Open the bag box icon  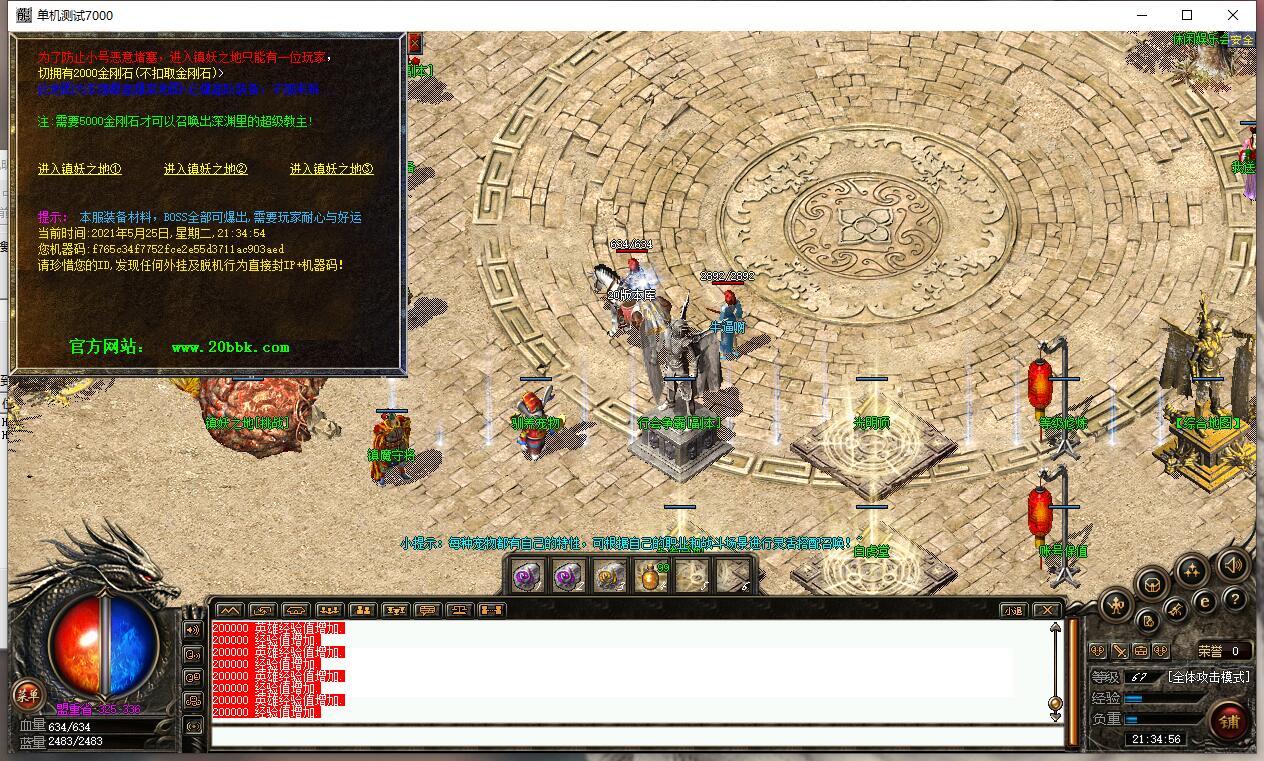(x=1151, y=583)
